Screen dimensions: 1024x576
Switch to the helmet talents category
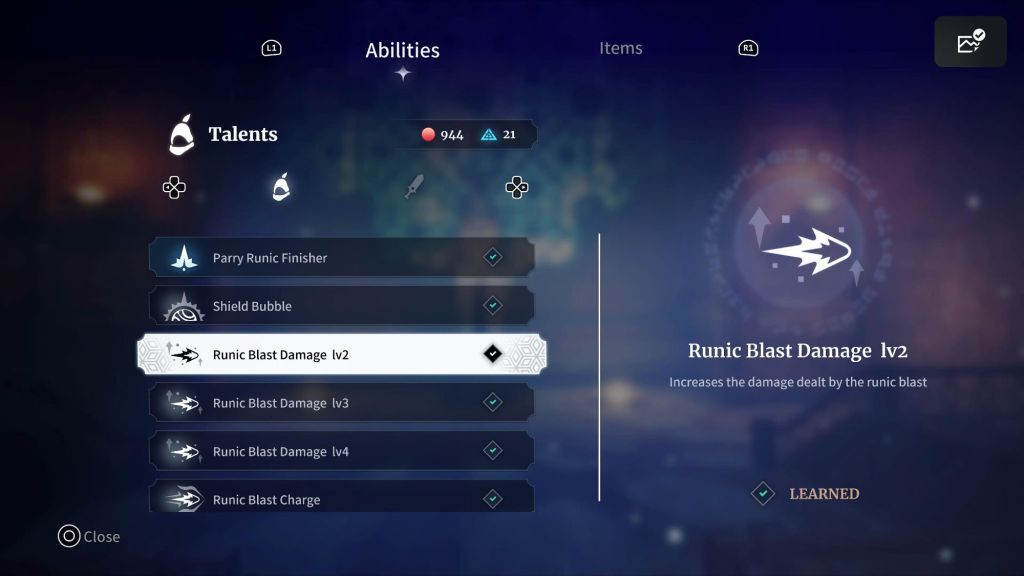(281, 187)
